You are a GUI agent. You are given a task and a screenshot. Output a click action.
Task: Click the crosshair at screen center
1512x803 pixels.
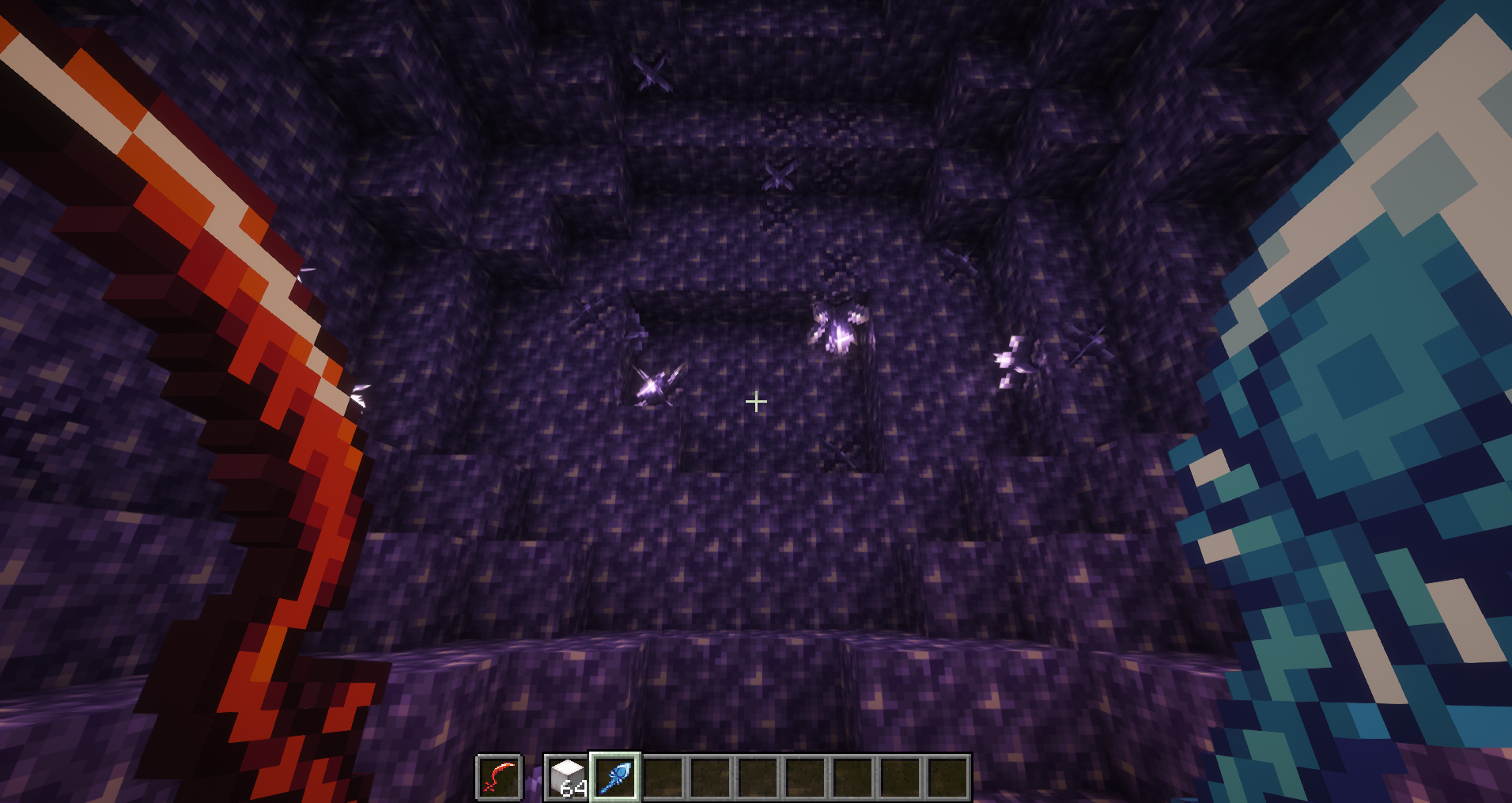[755, 402]
